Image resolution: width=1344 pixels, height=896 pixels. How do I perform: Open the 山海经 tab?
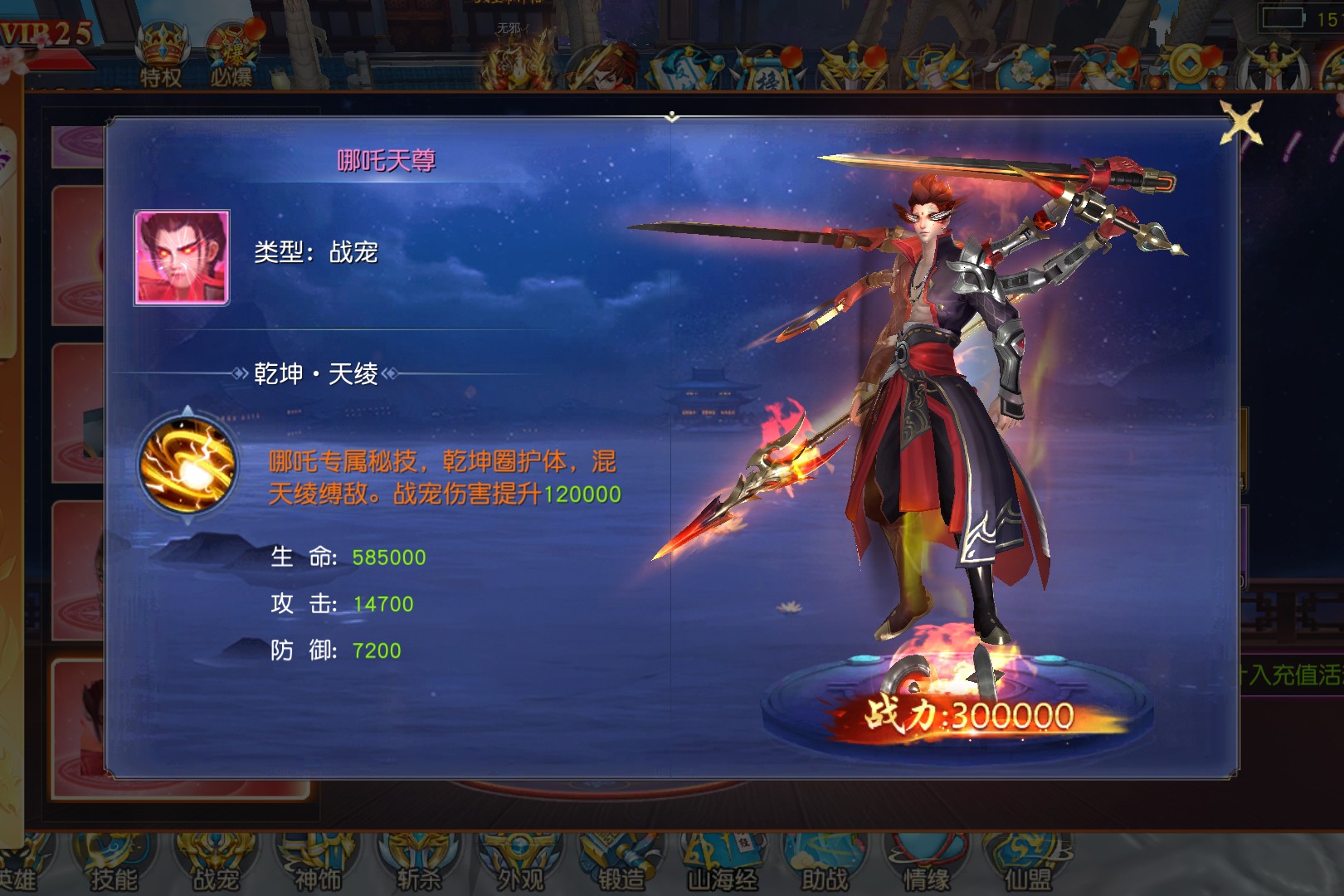(x=723, y=863)
